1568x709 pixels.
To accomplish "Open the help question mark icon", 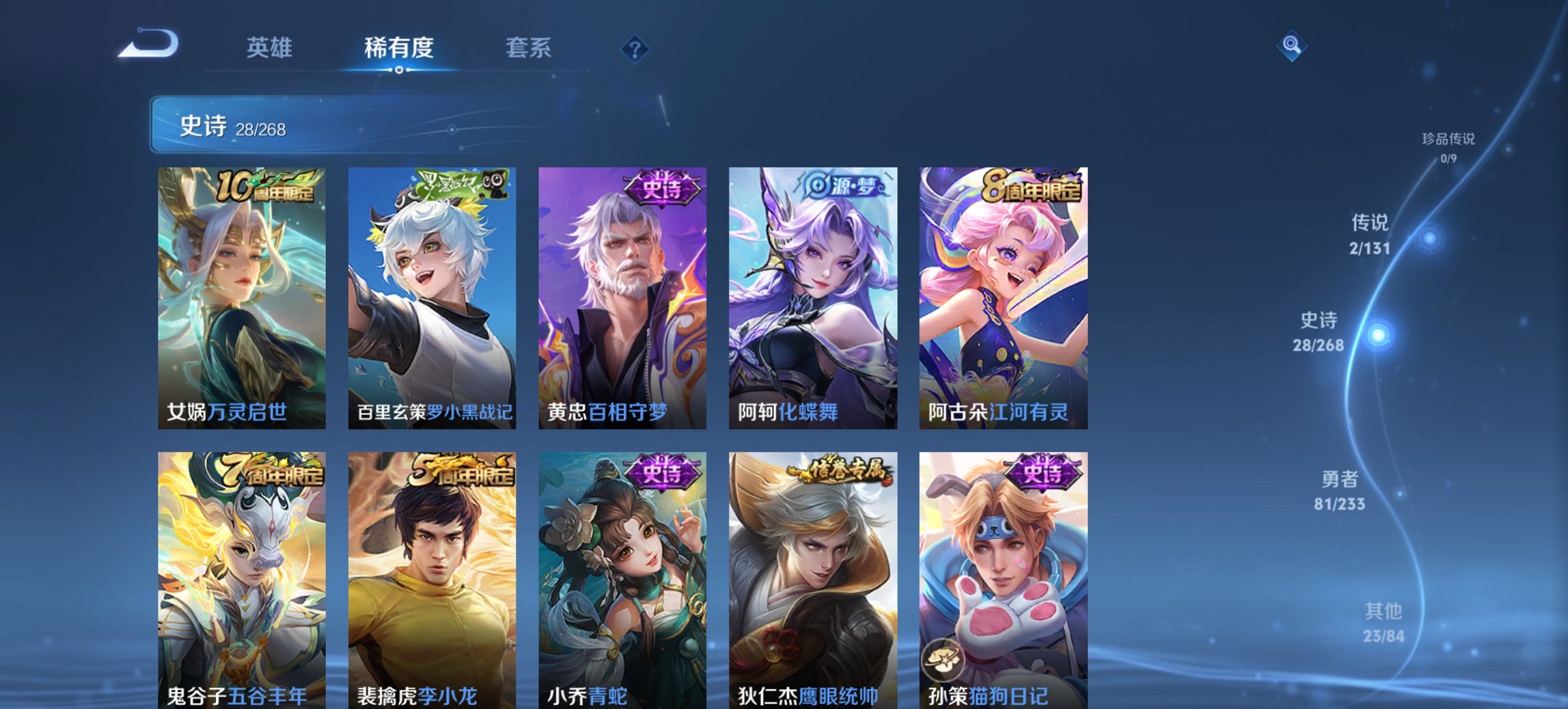I will pos(634,49).
